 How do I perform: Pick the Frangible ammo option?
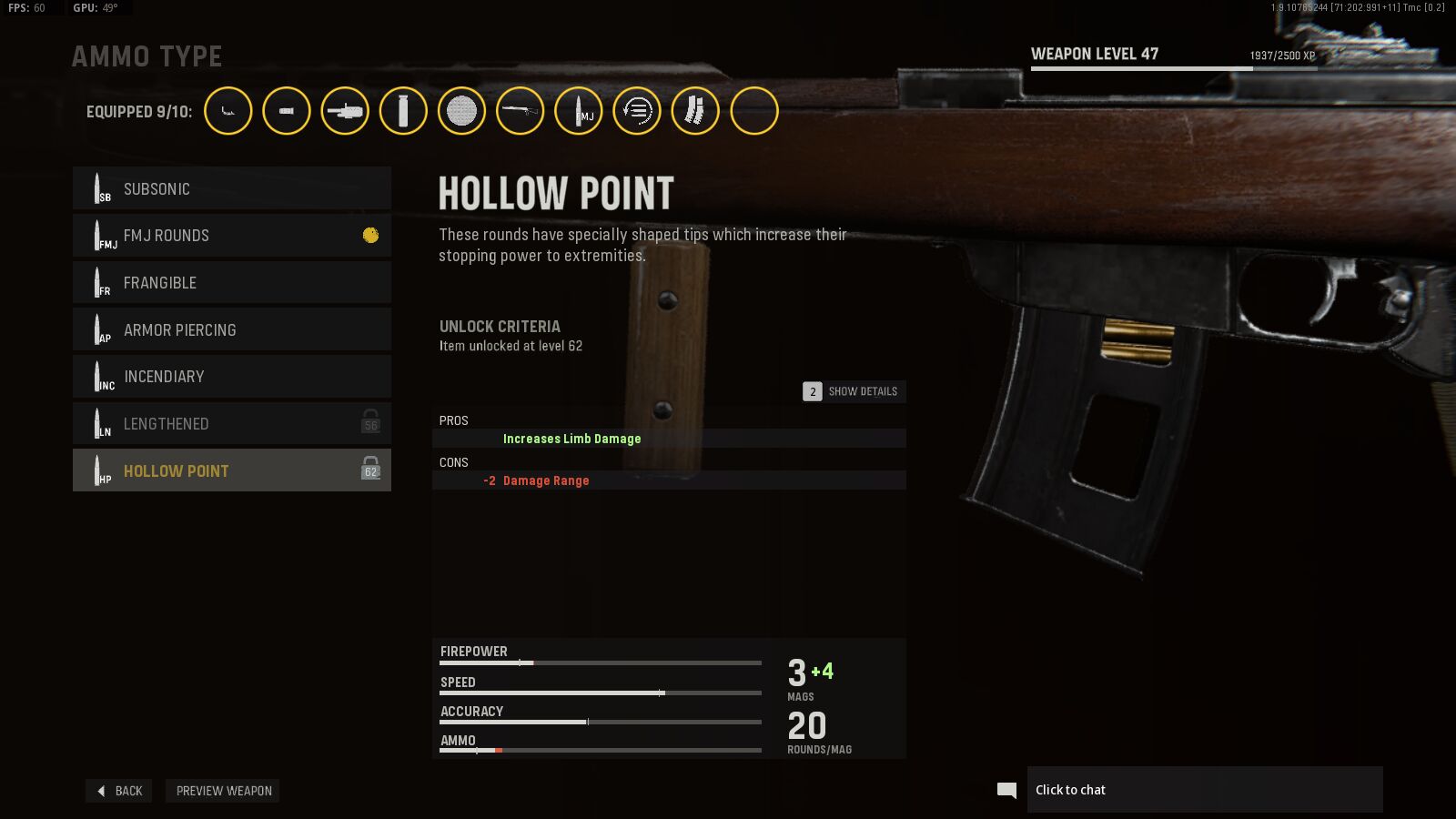point(232,283)
